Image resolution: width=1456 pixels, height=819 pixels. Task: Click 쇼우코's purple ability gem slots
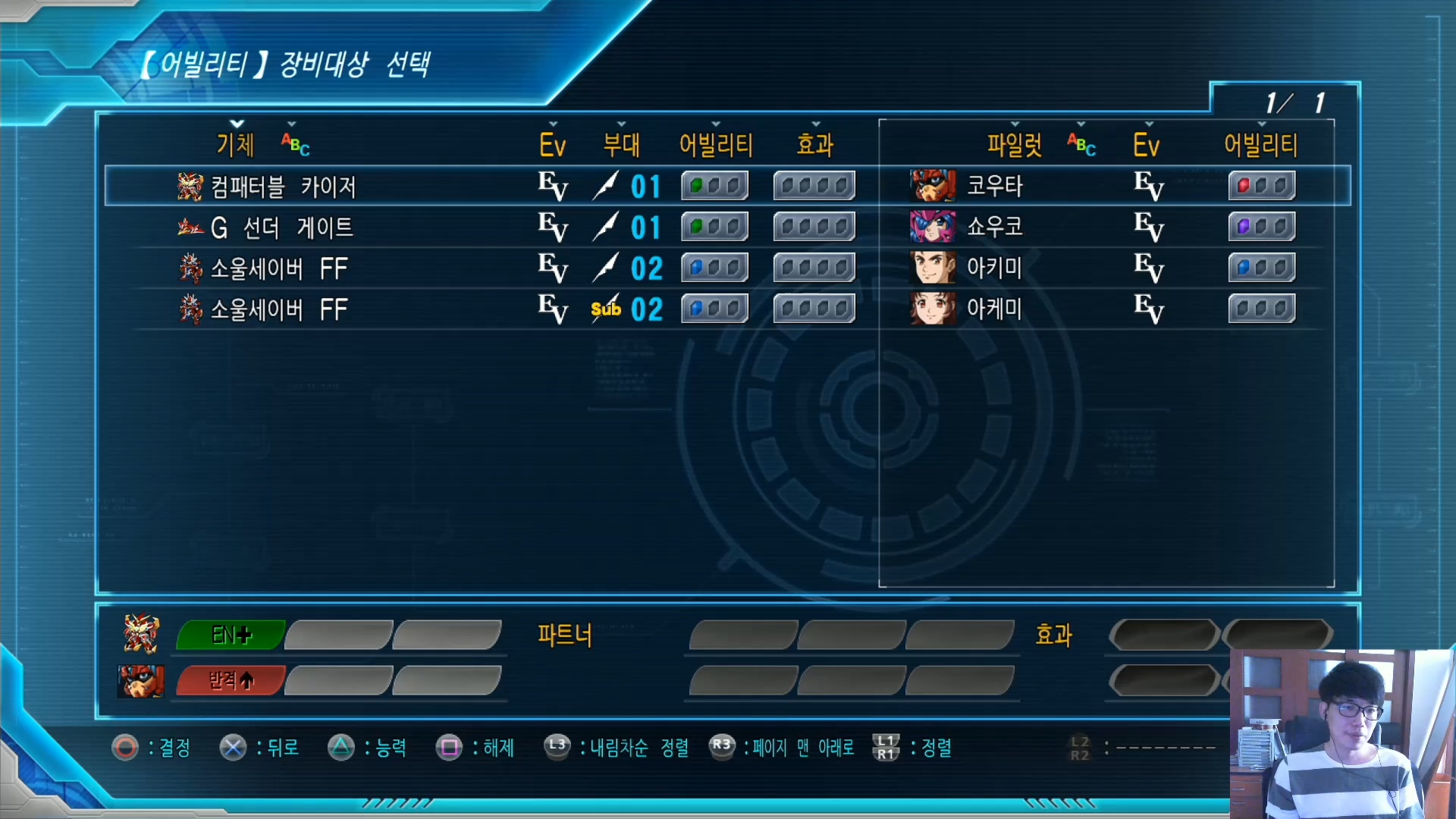tap(1261, 227)
